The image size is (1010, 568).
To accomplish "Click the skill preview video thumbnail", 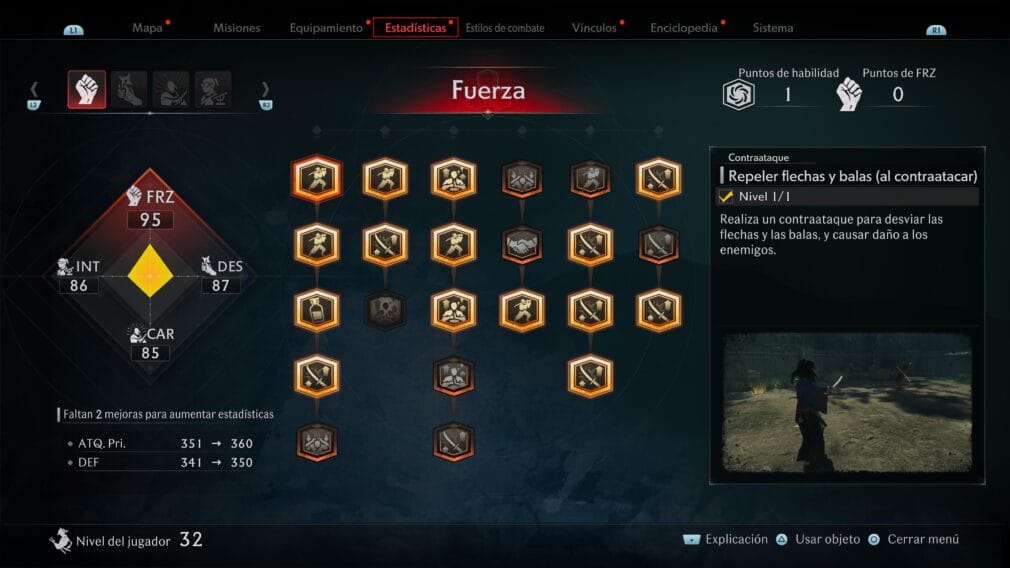I will tap(847, 402).
